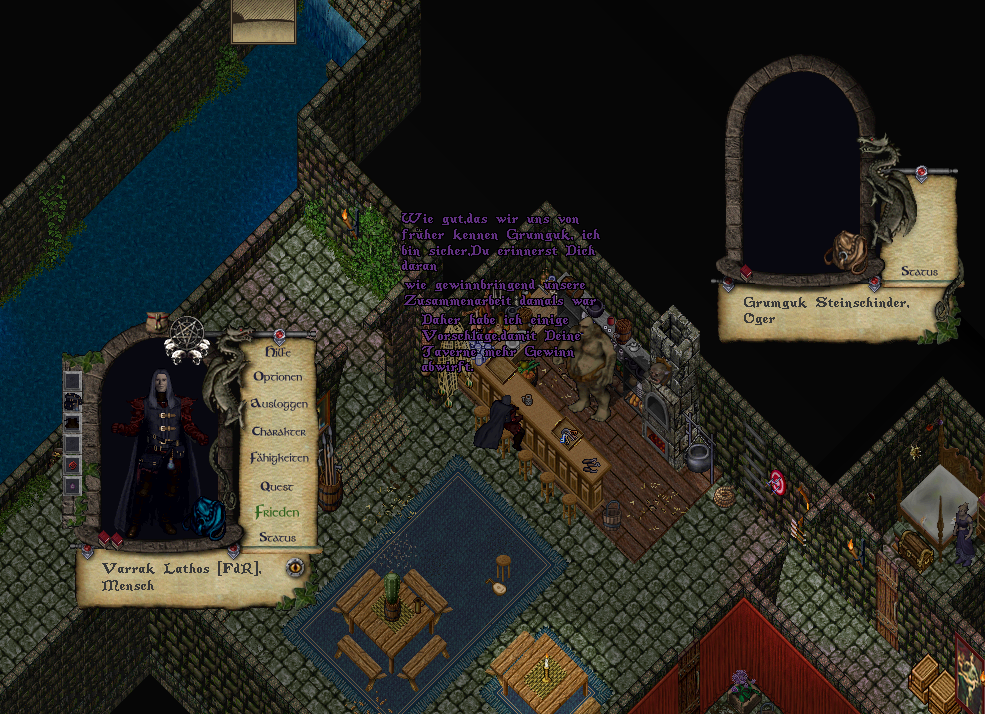Screen dimensions: 985x714
Task: Click the golden eye icon on Varrak's paperdoll
Action: [x=295, y=567]
